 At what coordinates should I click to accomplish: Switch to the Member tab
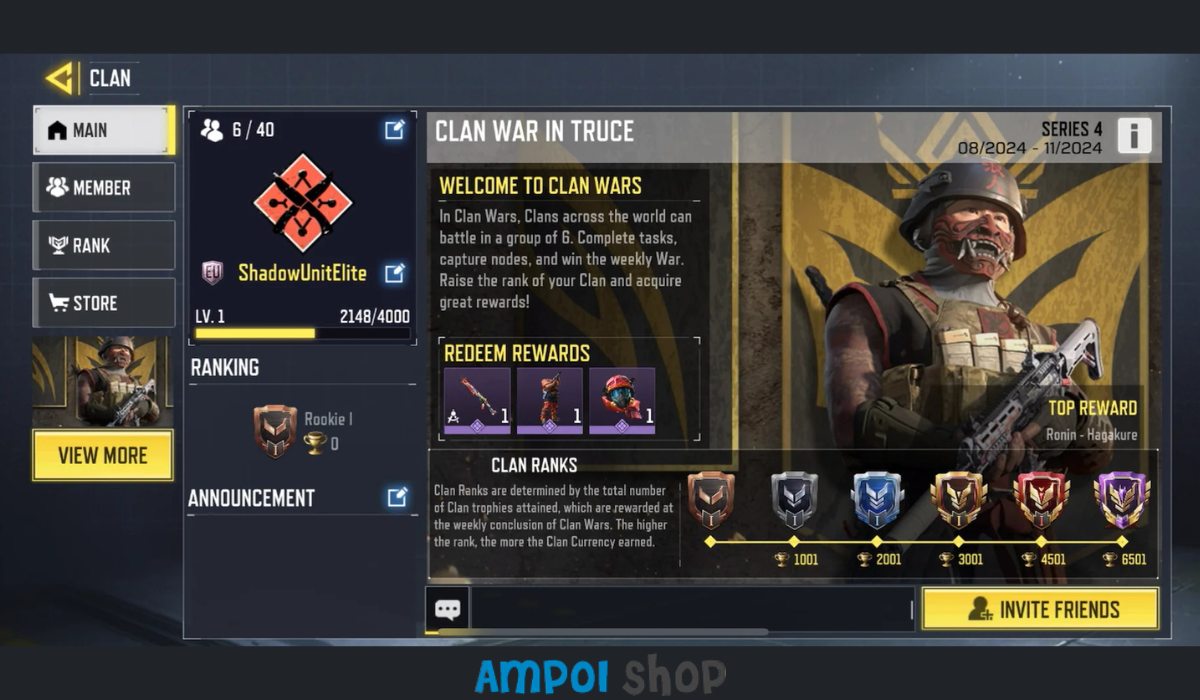[104, 188]
